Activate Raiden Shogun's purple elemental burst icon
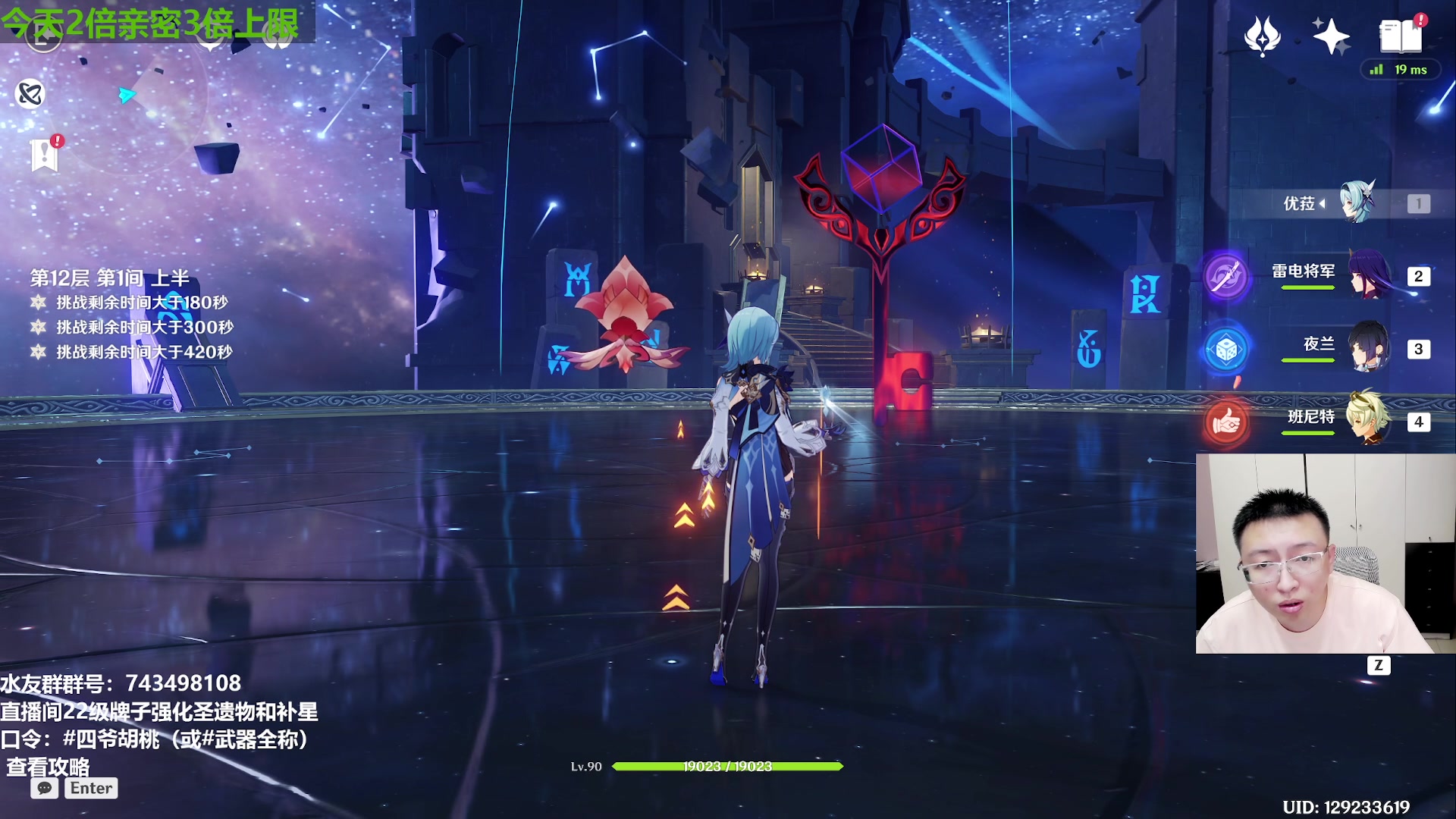Viewport: 1456px width, 819px height. click(1225, 276)
